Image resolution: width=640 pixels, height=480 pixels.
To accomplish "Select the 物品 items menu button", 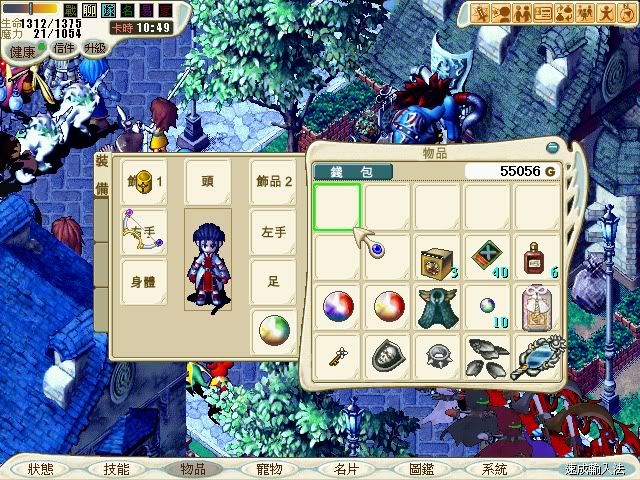I will 192,468.
